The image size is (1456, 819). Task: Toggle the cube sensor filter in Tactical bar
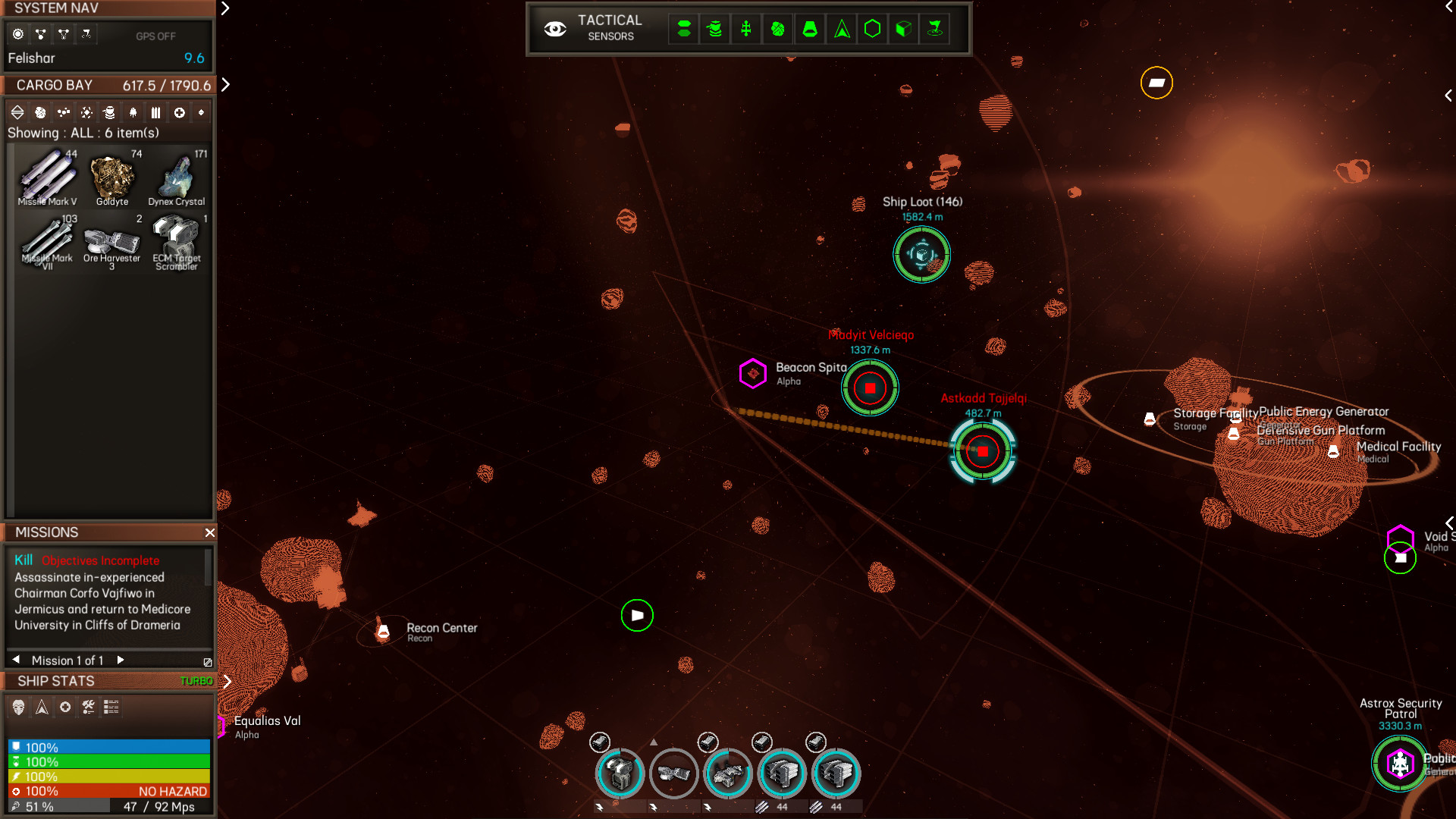(x=902, y=29)
